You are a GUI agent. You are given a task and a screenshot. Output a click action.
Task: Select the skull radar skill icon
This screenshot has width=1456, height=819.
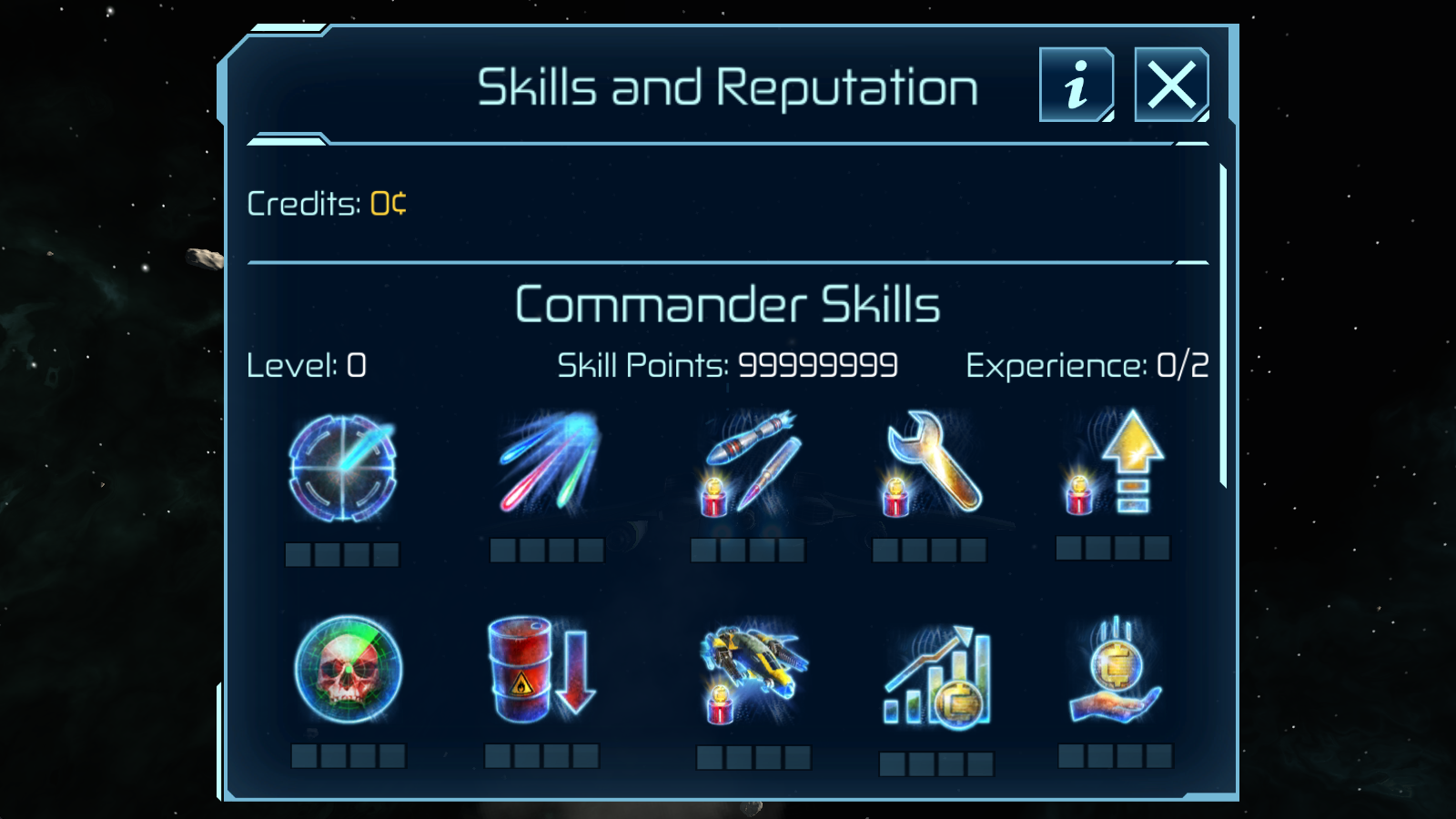pyautogui.click(x=348, y=670)
